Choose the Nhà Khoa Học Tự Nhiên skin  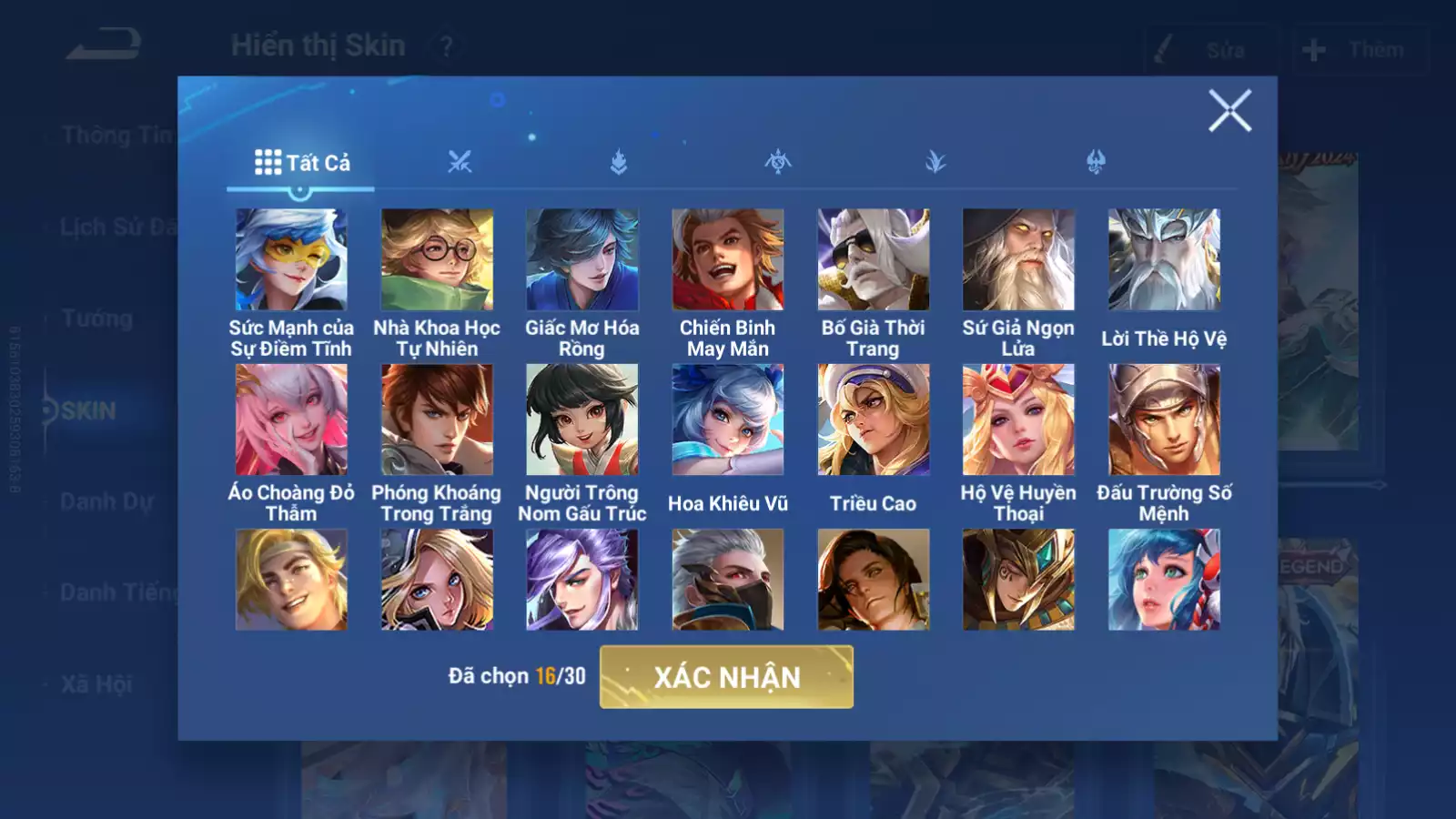(437, 260)
